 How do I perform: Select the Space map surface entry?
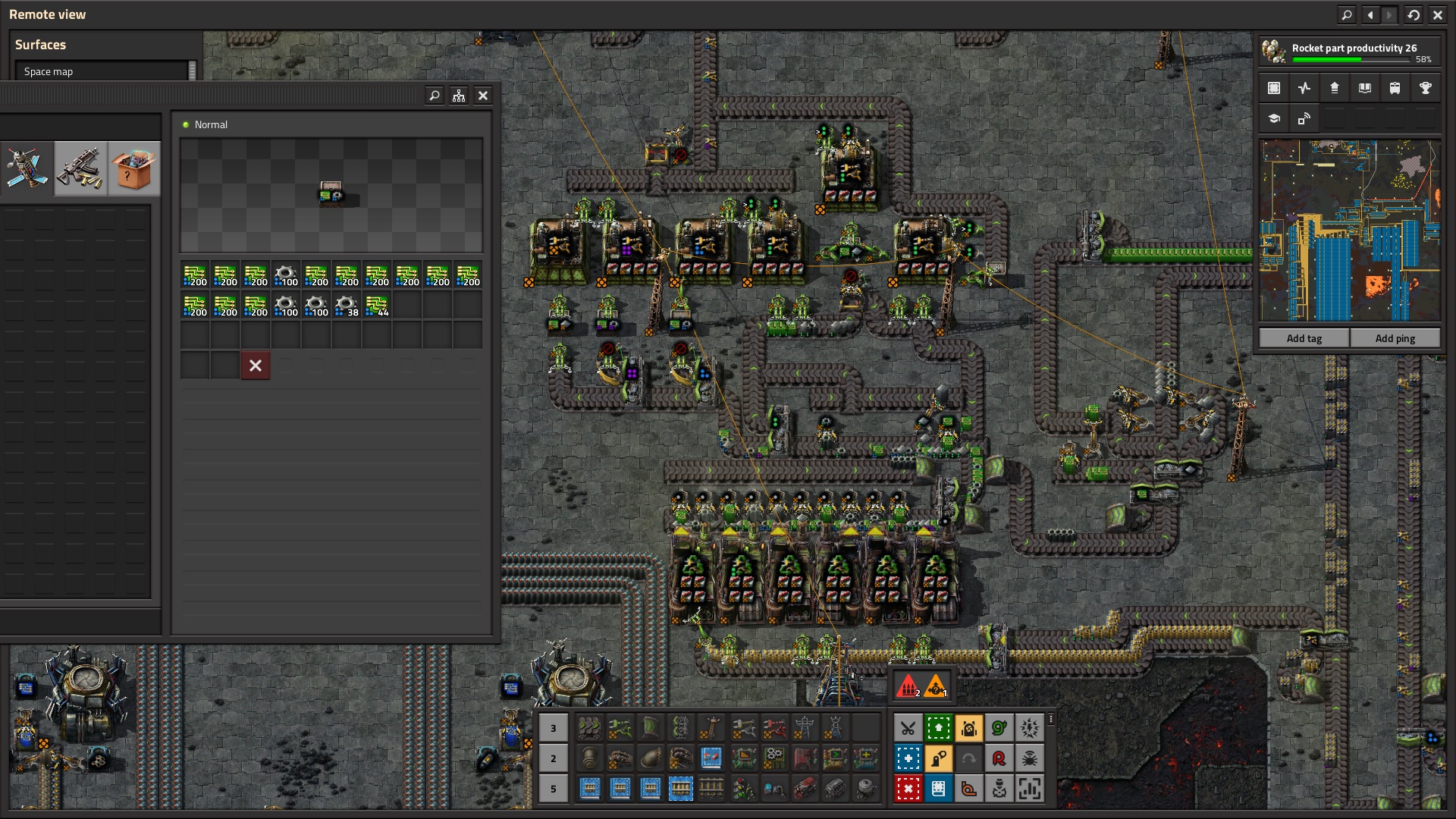click(x=102, y=71)
